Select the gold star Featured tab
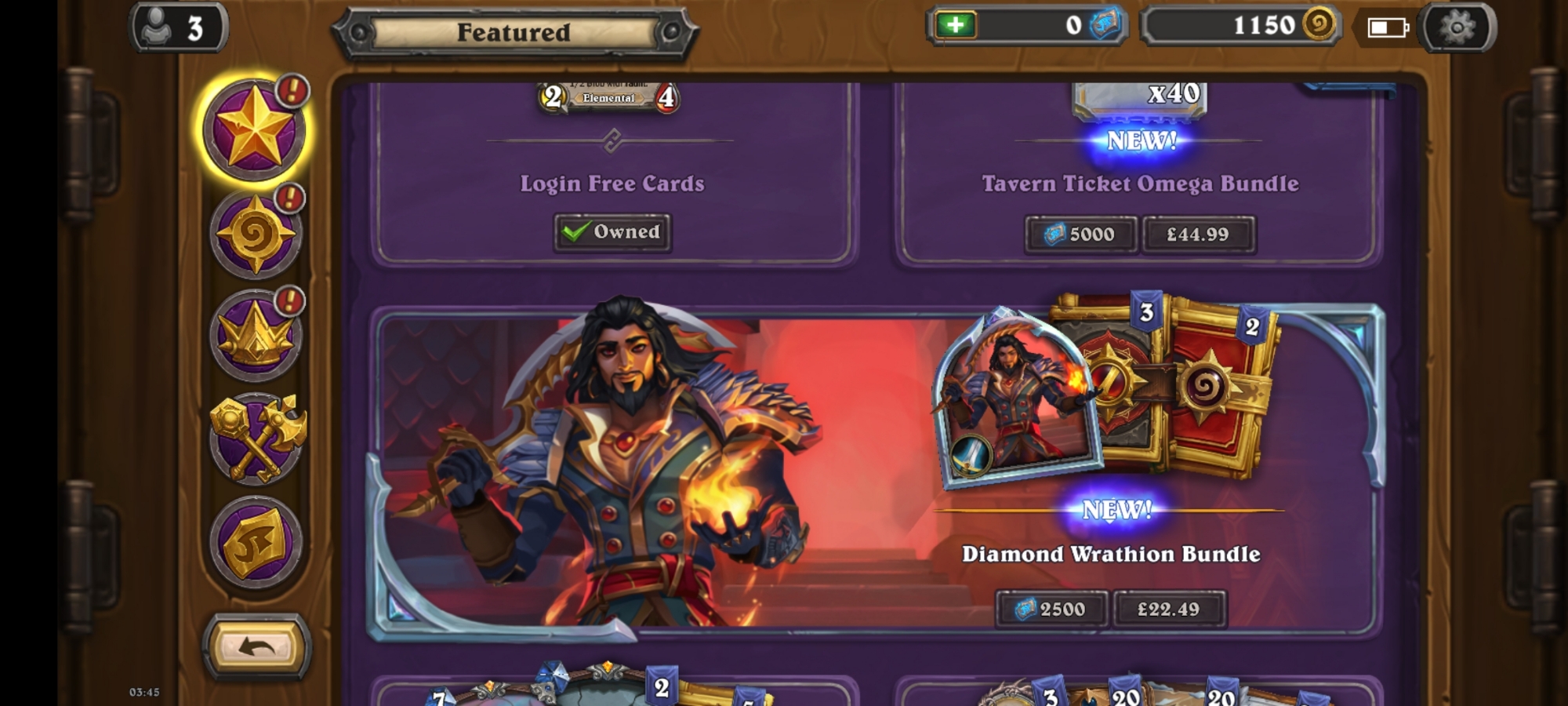1568x706 pixels. (254, 129)
